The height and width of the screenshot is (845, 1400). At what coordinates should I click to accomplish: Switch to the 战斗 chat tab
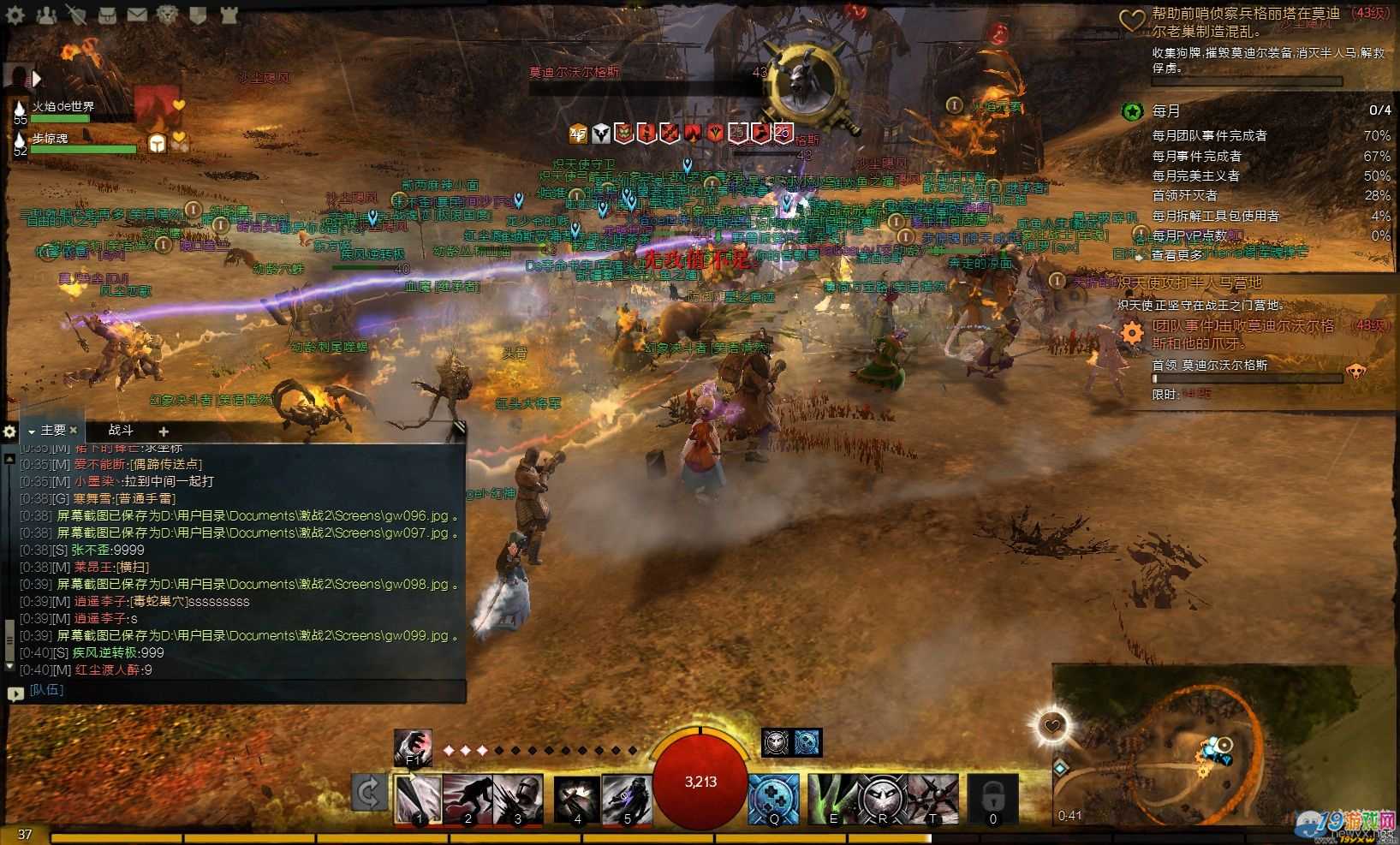point(121,431)
